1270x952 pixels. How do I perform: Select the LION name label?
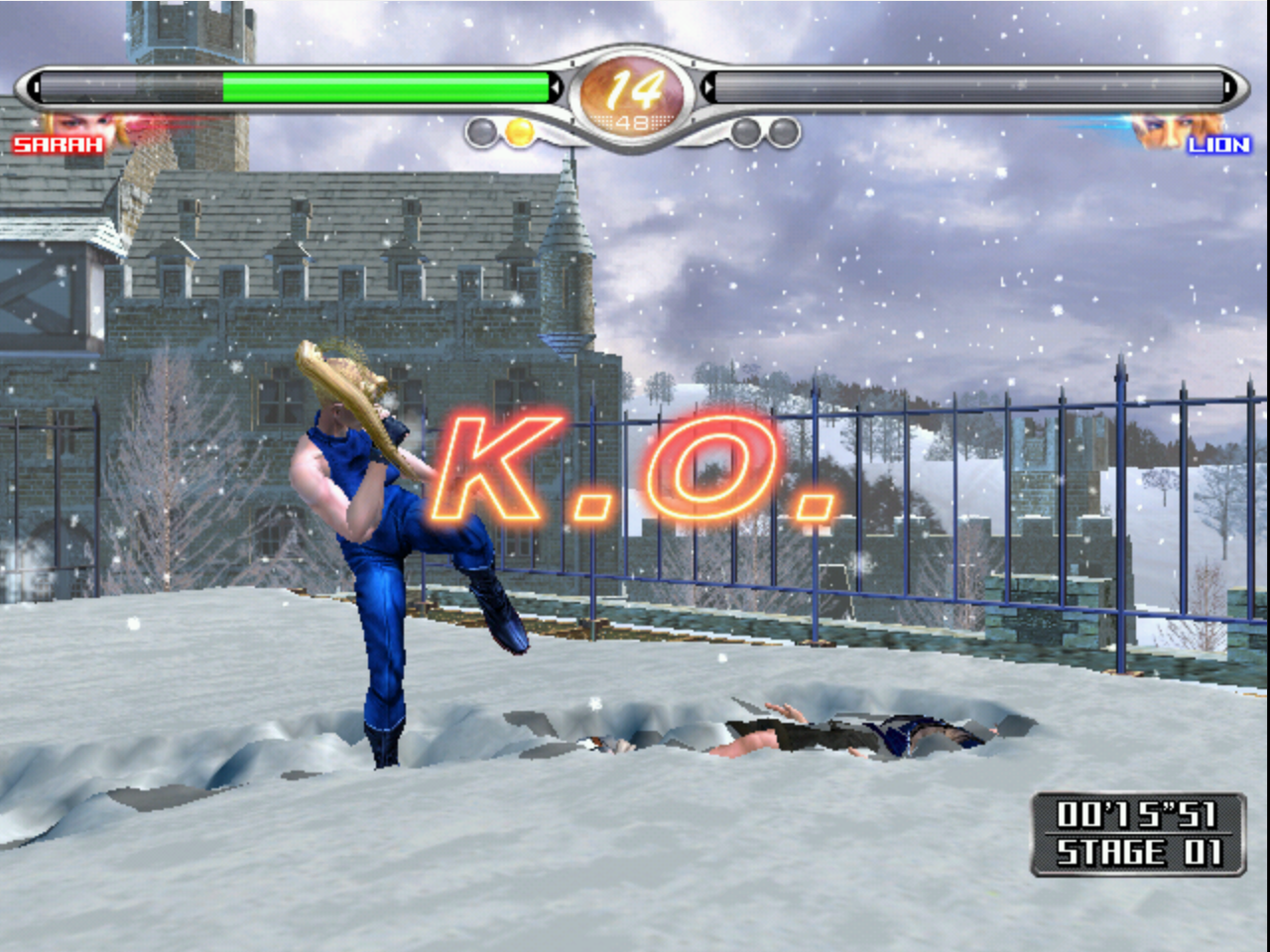(1219, 147)
